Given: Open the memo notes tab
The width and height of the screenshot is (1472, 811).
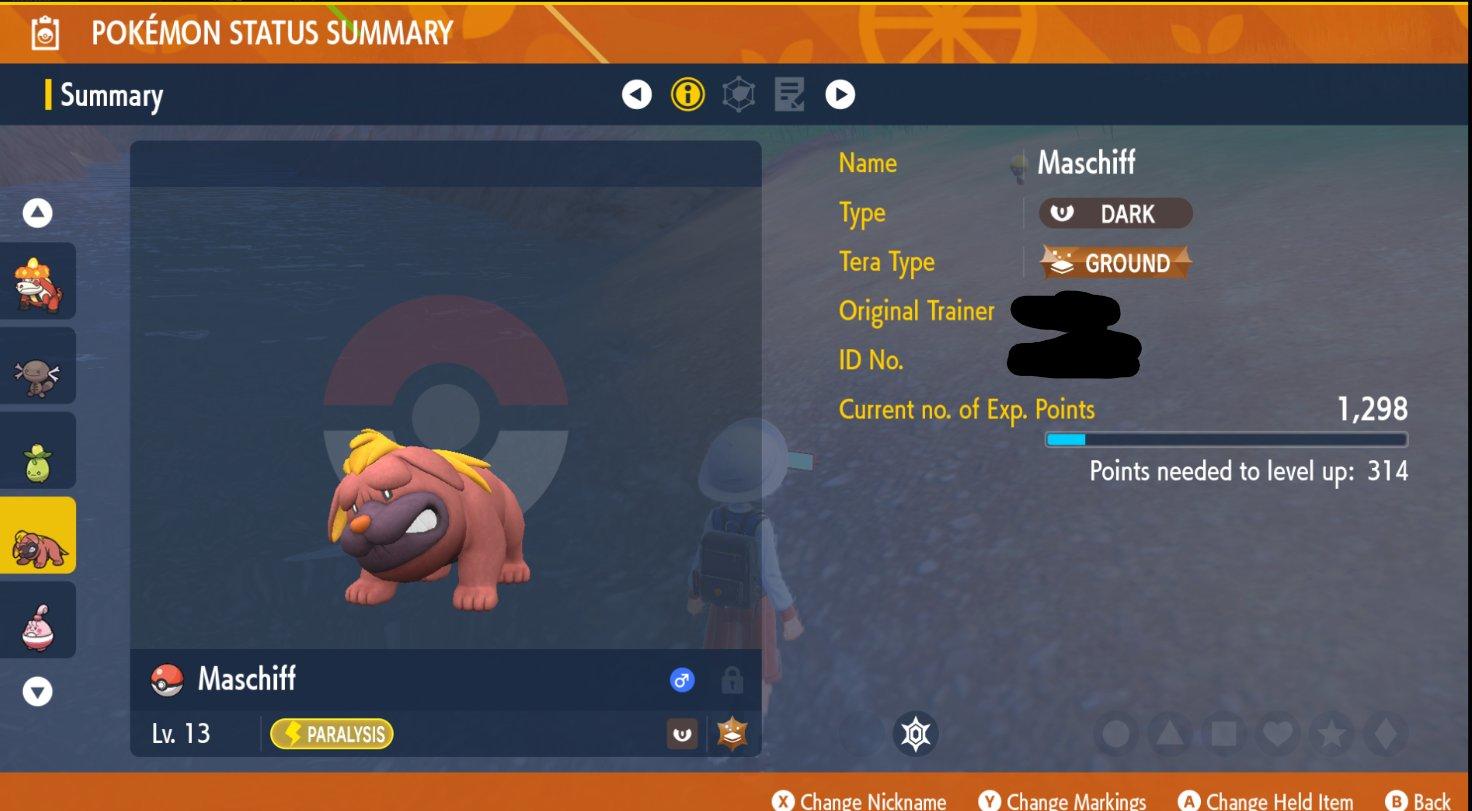Looking at the screenshot, I should (x=789, y=95).
